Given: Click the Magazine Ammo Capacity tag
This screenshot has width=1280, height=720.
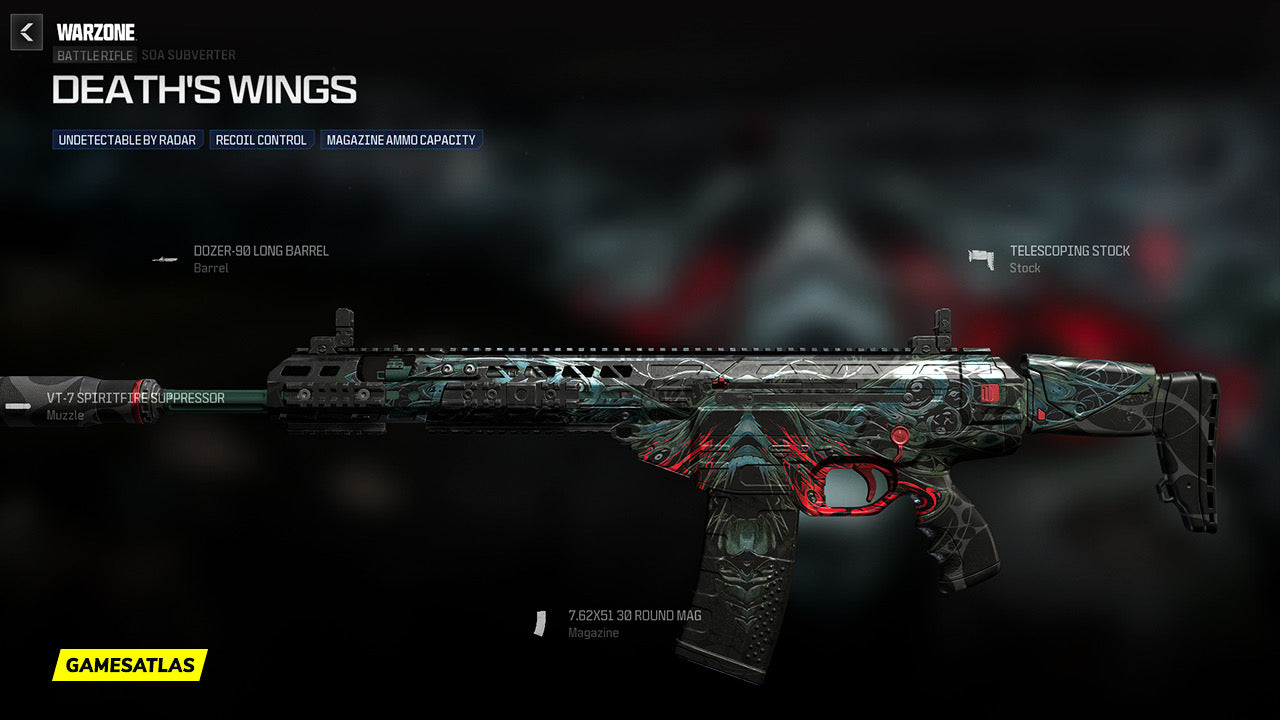Looking at the screenshot, I should coord(401,140).
